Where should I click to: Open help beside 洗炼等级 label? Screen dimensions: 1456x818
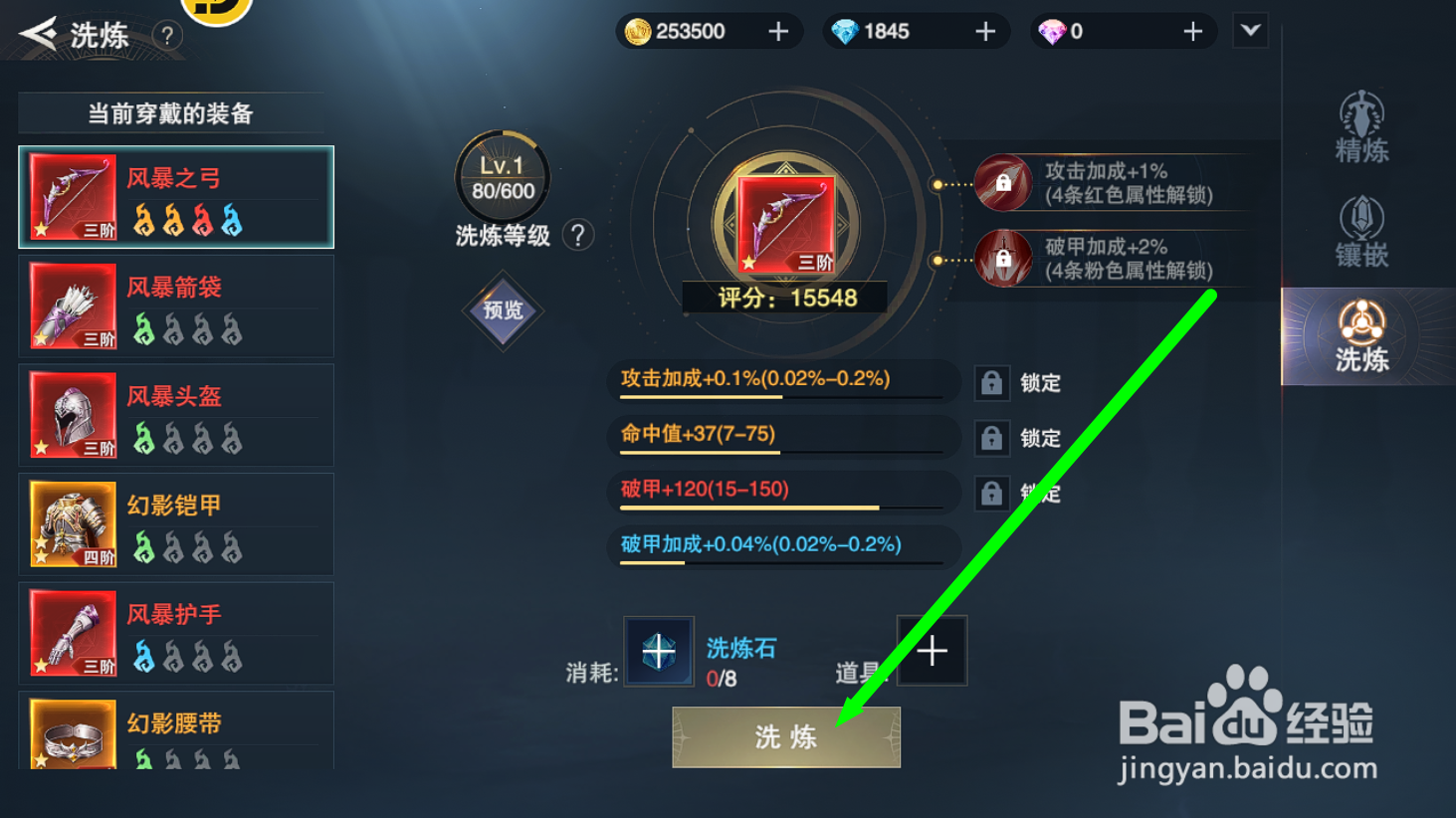(x=578, y=234)
